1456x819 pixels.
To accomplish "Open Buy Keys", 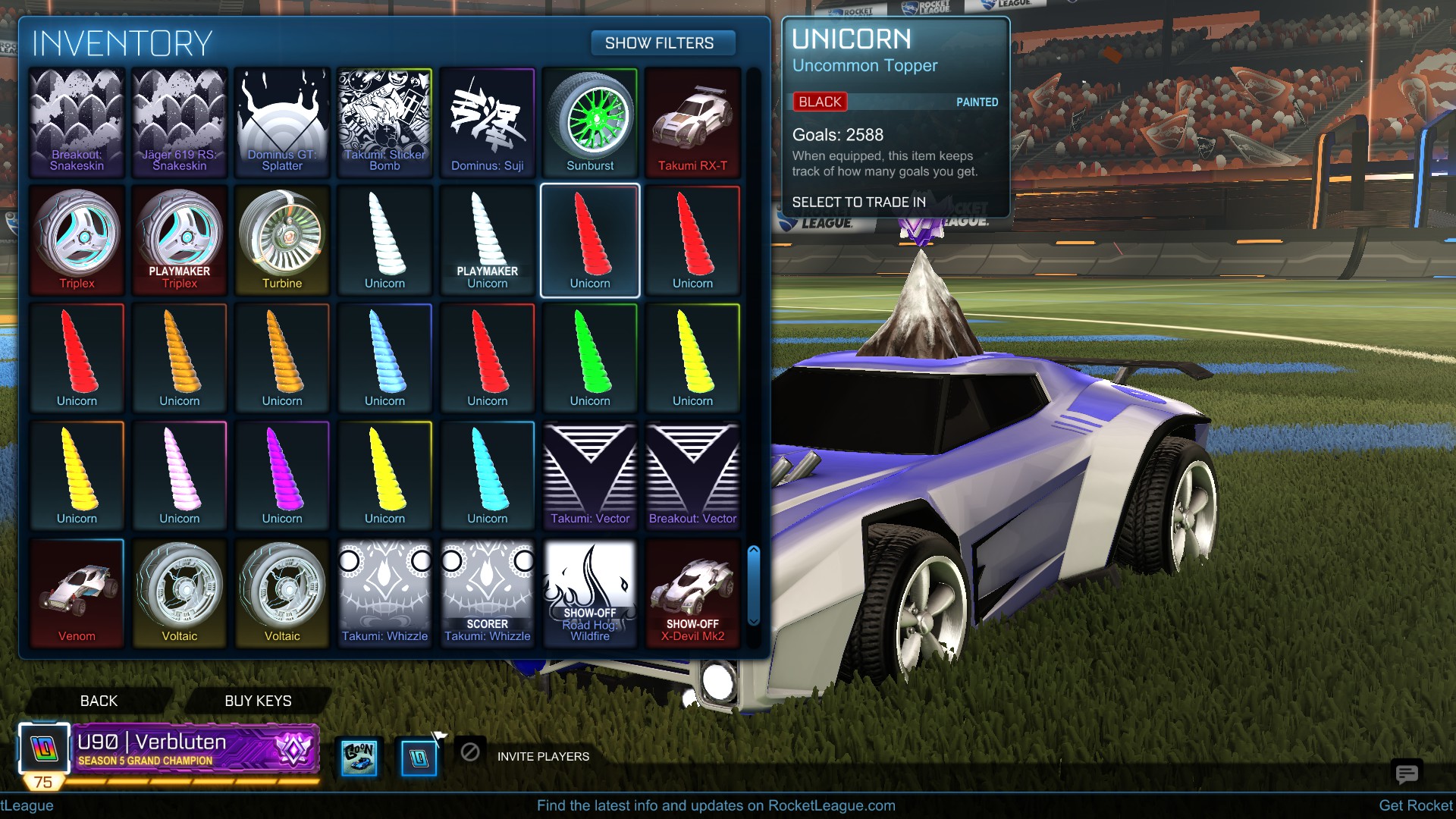I will [257, 701].
